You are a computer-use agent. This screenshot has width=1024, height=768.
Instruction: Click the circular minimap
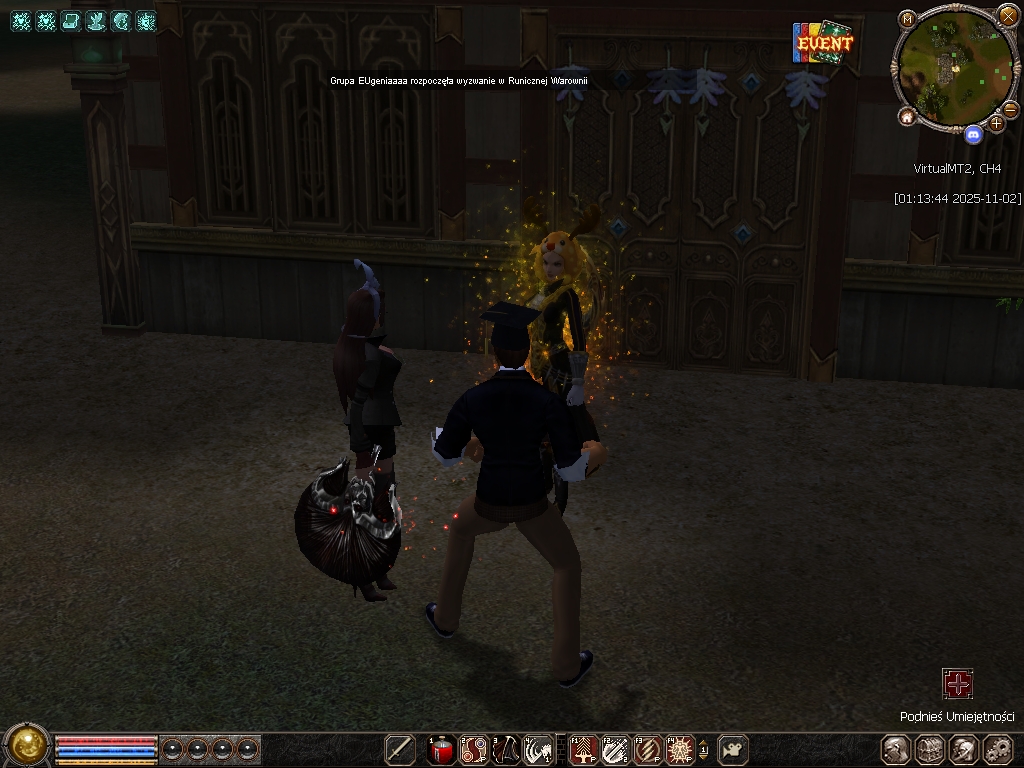(x=953, y=66)
